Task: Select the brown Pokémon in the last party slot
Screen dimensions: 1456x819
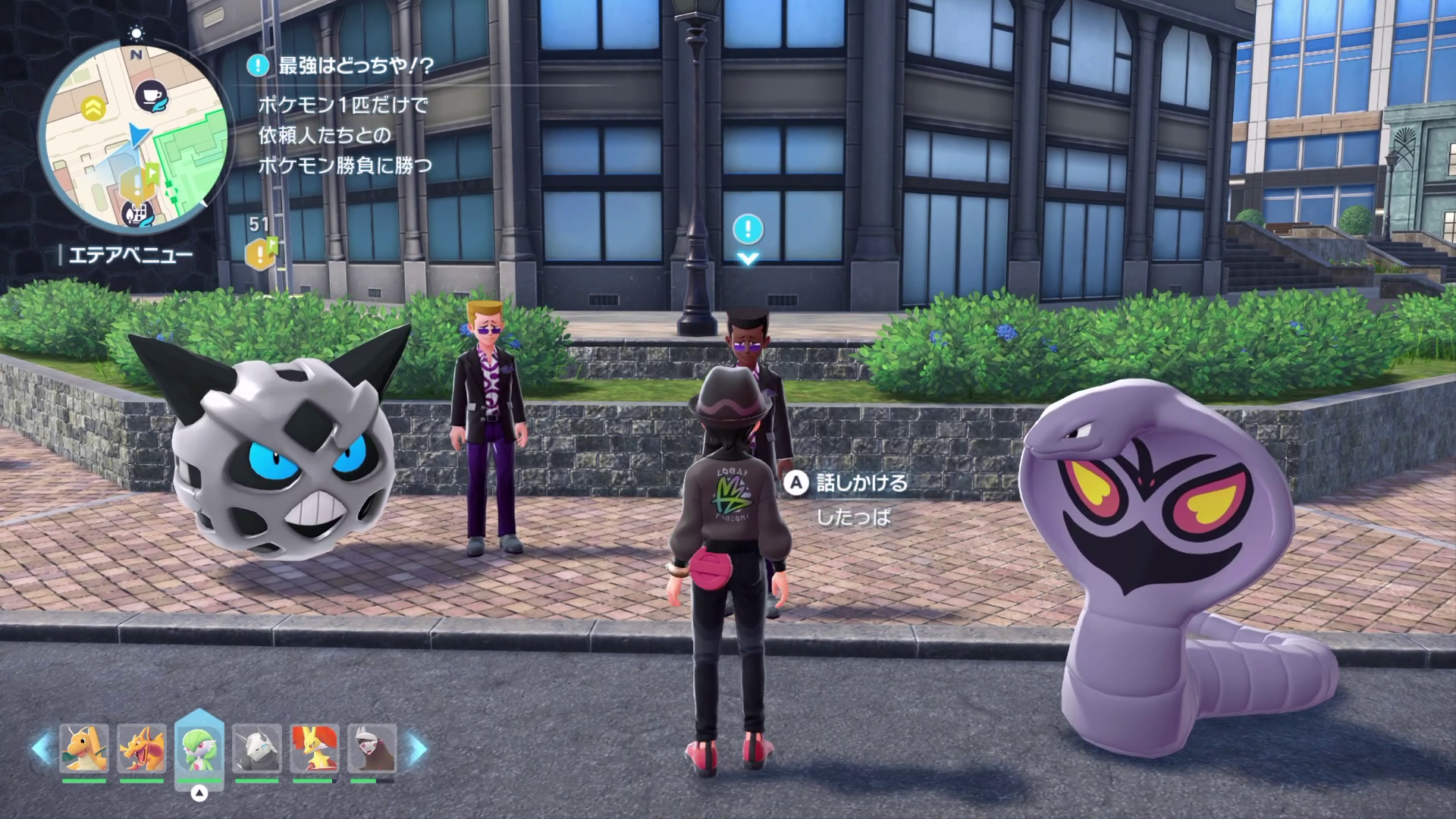Action: (x=372, y=748)
